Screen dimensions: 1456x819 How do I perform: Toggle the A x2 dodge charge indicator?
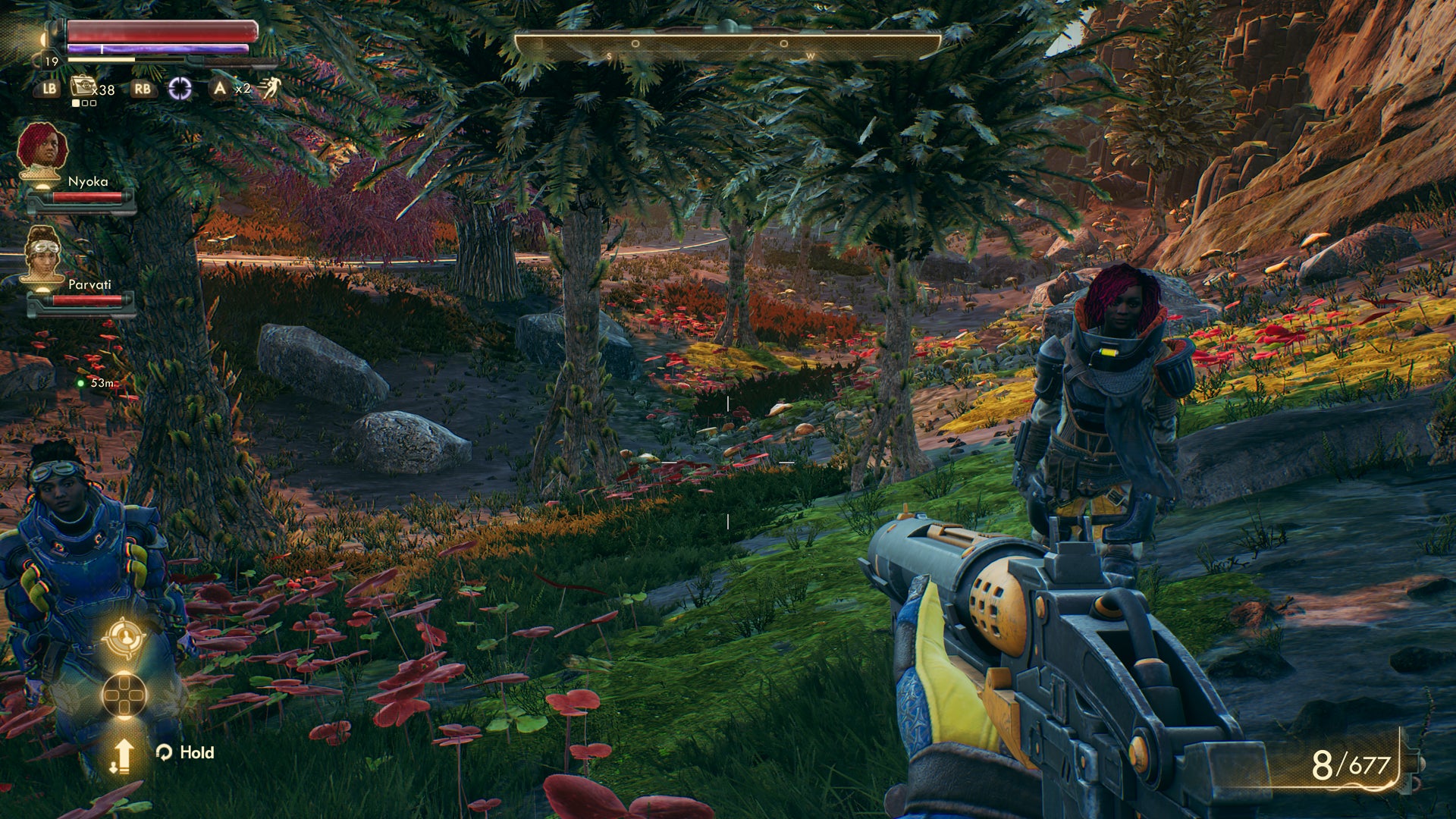pos(229,89)
